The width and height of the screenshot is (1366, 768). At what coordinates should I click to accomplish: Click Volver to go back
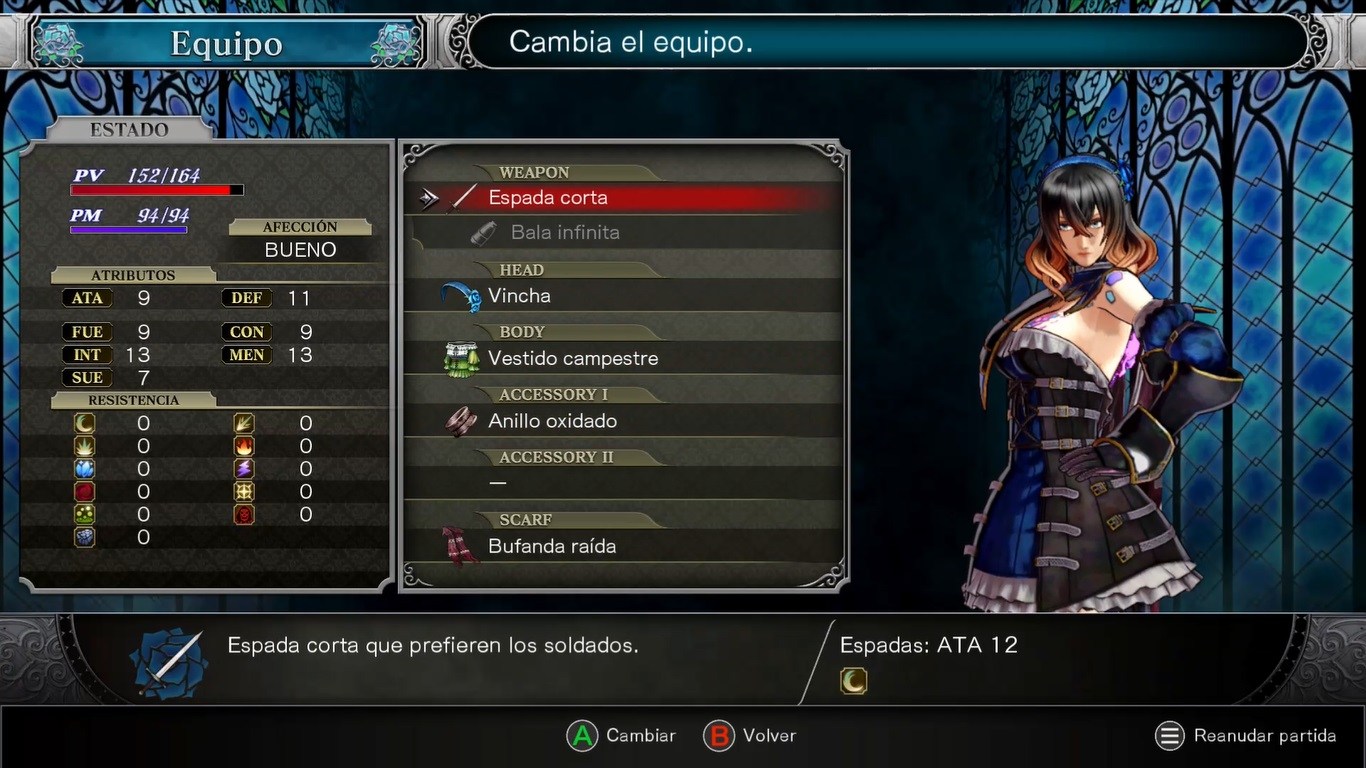pyautogui.click(x=751, y=736)
